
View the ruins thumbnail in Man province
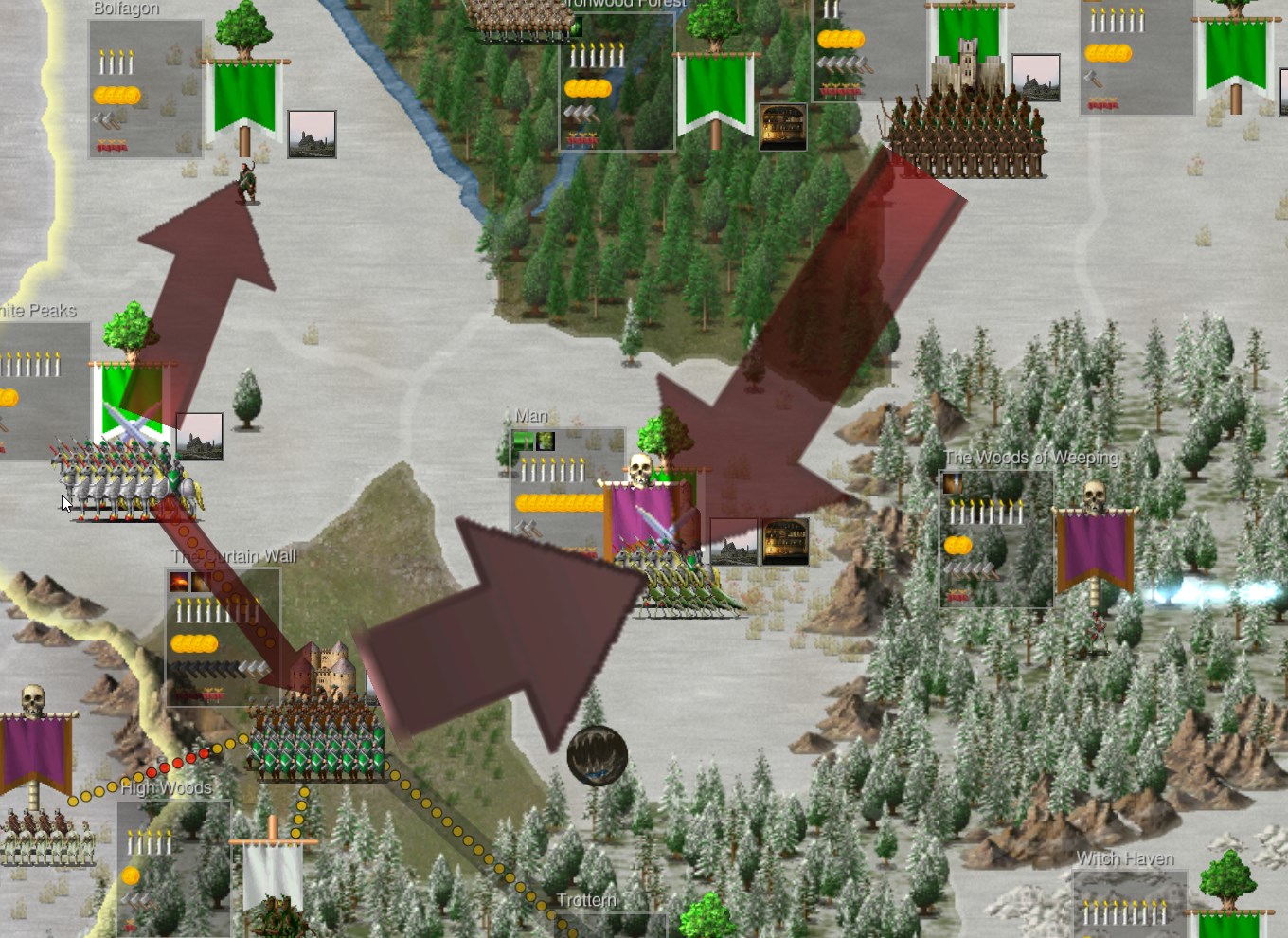pos(733,542)
